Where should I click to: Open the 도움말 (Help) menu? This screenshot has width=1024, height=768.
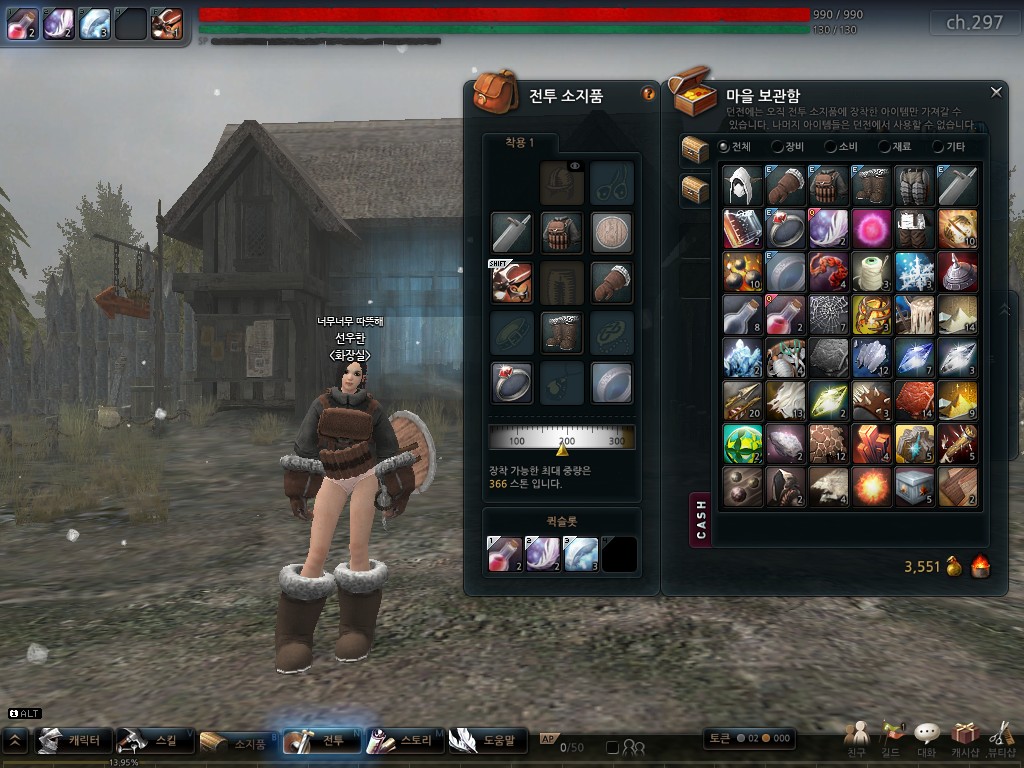tap(486, 741)
